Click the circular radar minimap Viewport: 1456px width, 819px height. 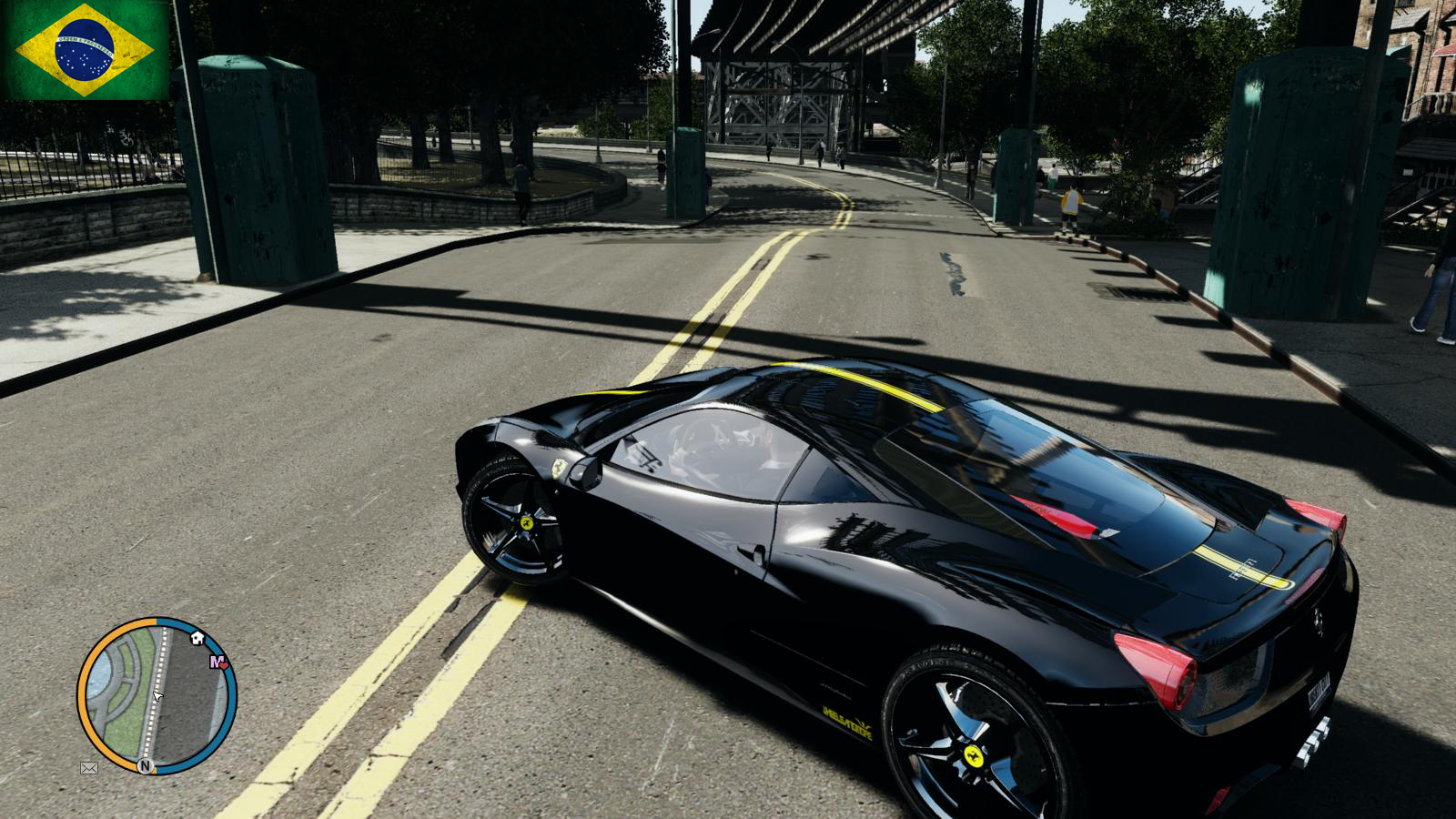point(157,696)
